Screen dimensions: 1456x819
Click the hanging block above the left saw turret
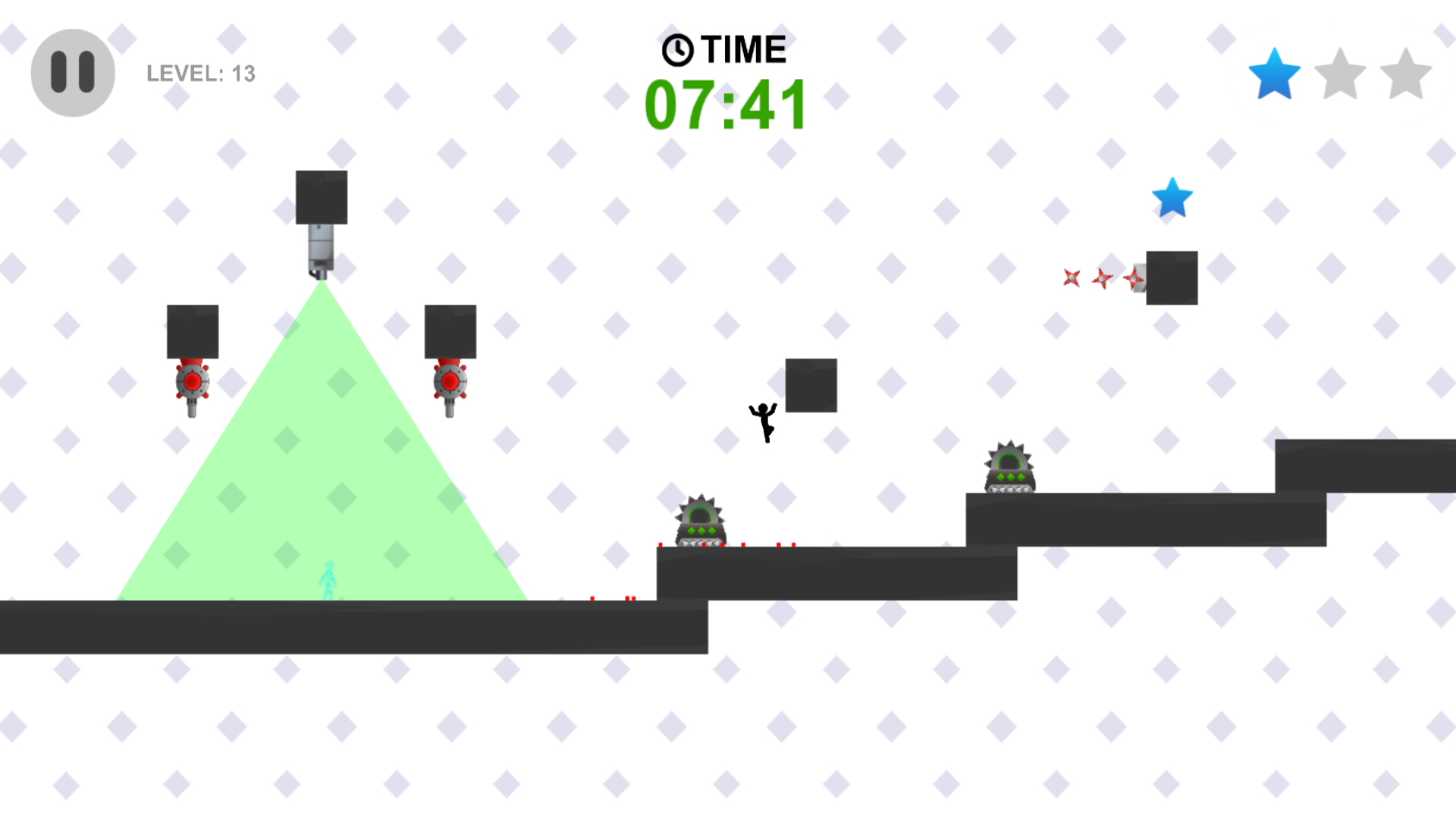pyautogui.click(x=192, y=331)
